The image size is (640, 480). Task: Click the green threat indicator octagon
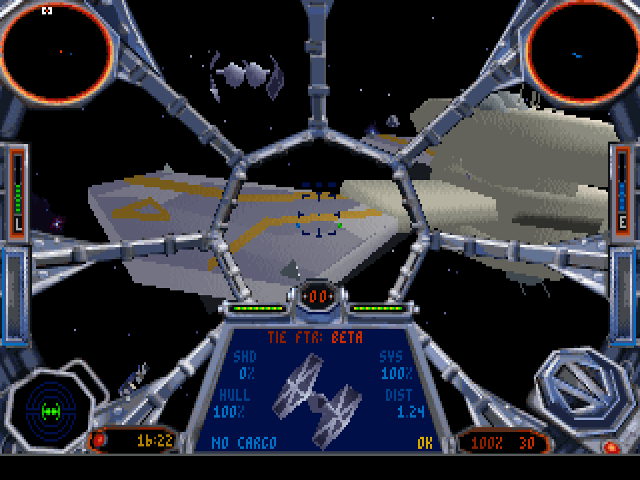pyautogui.click(x=50, y=410)
